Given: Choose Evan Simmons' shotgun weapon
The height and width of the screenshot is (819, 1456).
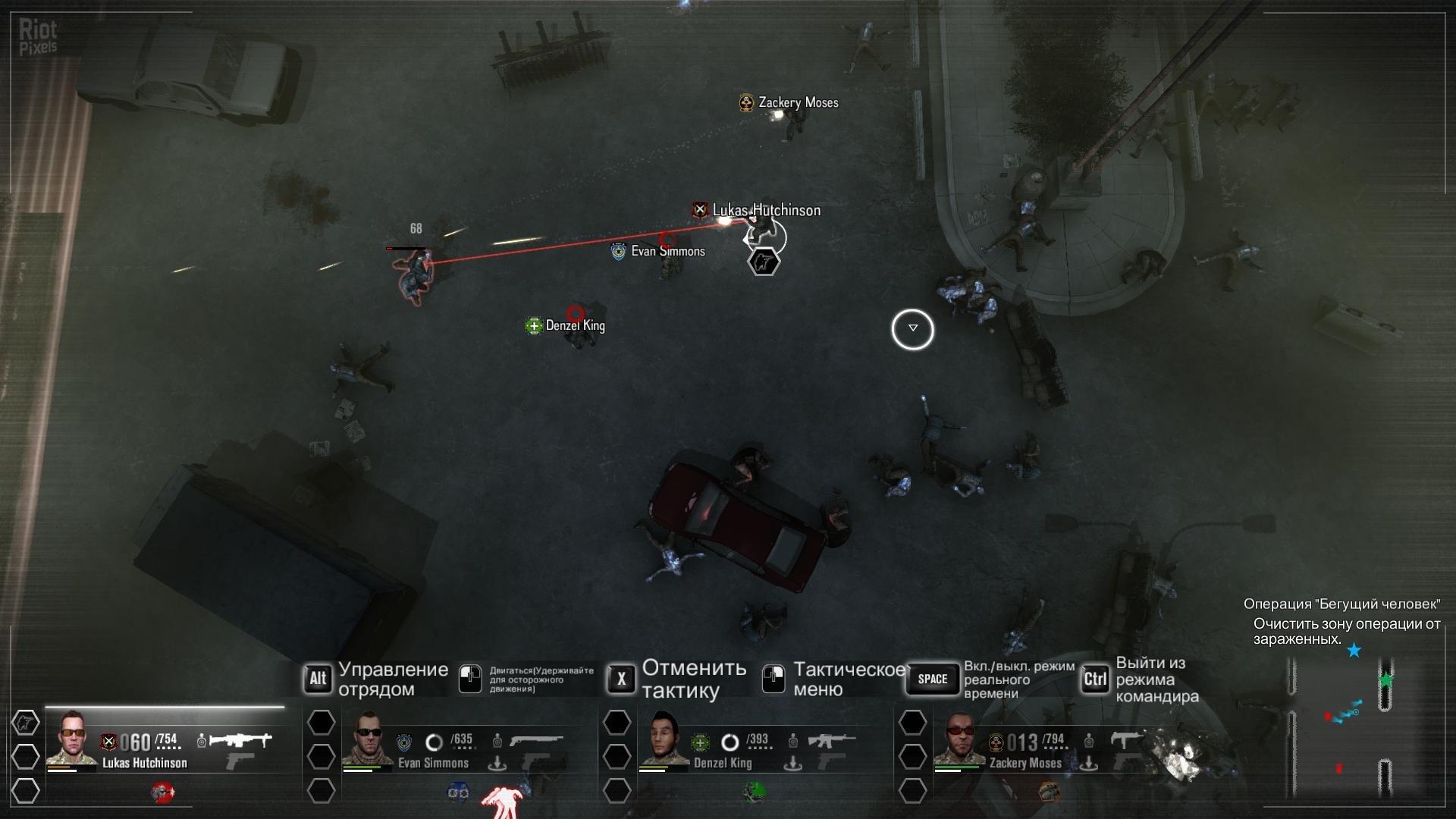Looking at the screenshot, I should click(x=536, y=739).
